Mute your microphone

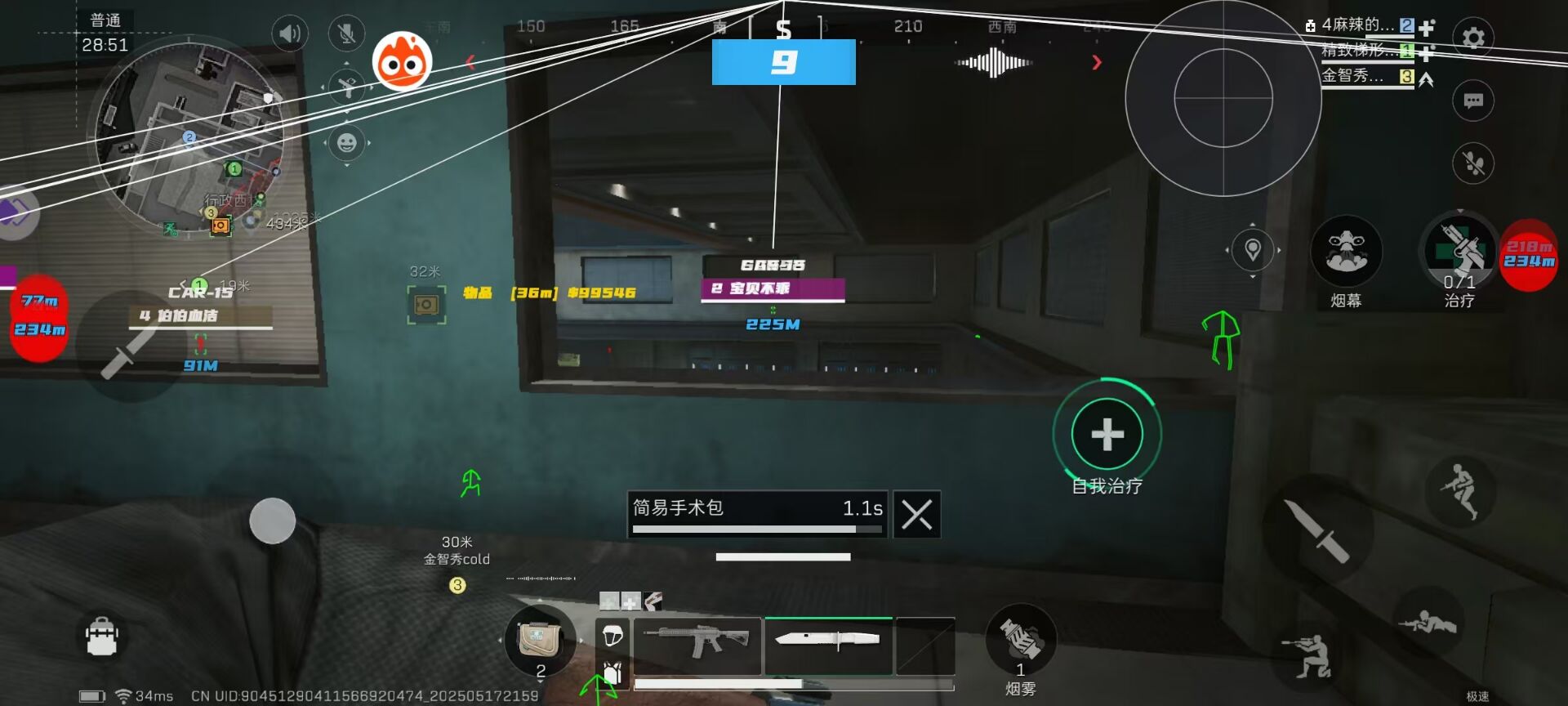tap(346, 34)
